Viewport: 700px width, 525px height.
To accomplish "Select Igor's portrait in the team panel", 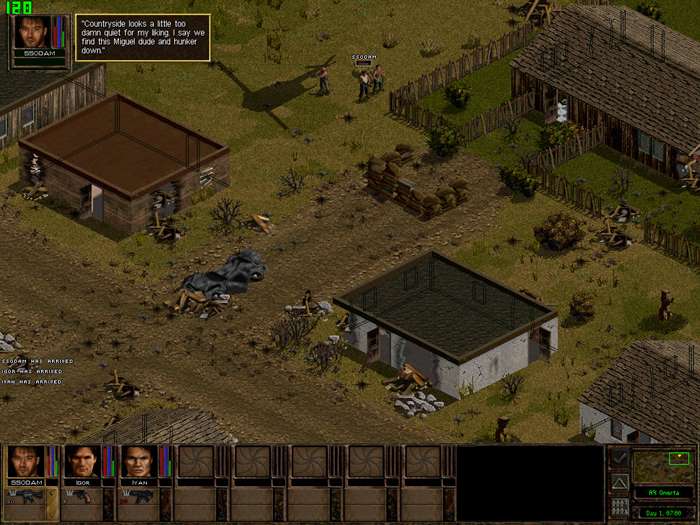I will pyautogui.click(x=81, y=461).
